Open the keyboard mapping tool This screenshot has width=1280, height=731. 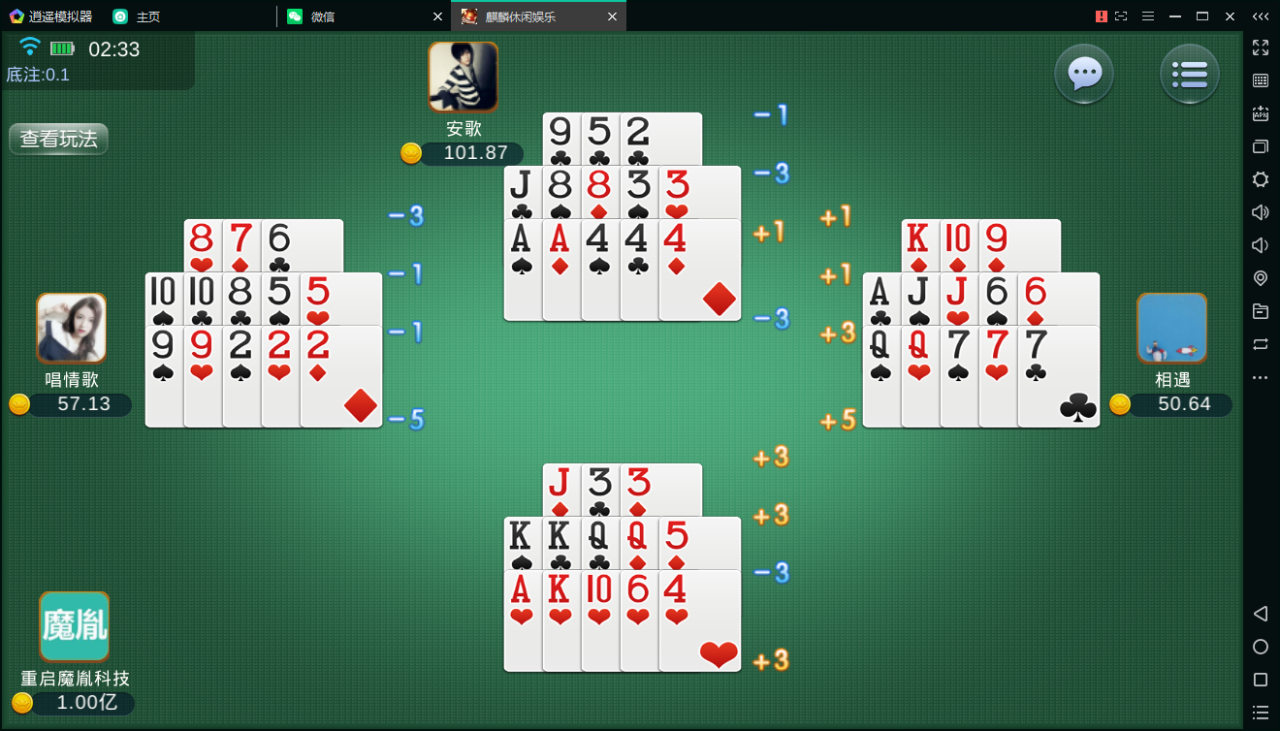click(1260, 113)
